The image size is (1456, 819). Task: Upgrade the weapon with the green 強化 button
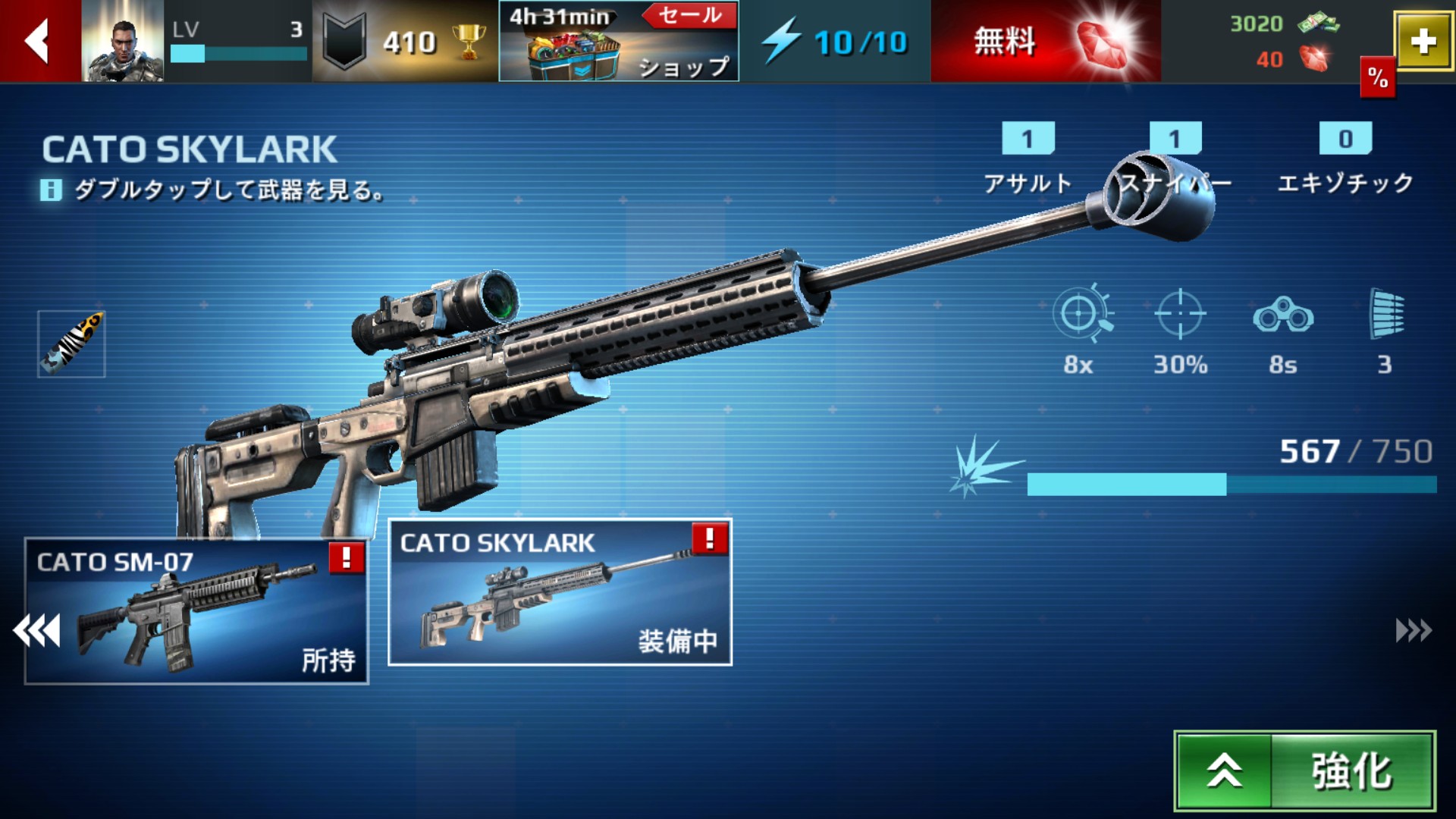click(1304, 770)
